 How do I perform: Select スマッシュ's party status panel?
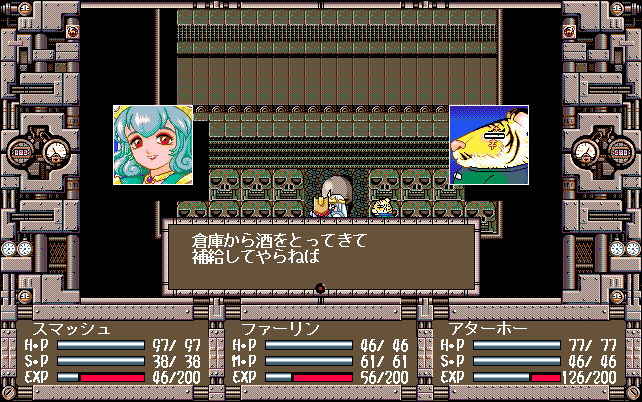(x=113, y=352)
